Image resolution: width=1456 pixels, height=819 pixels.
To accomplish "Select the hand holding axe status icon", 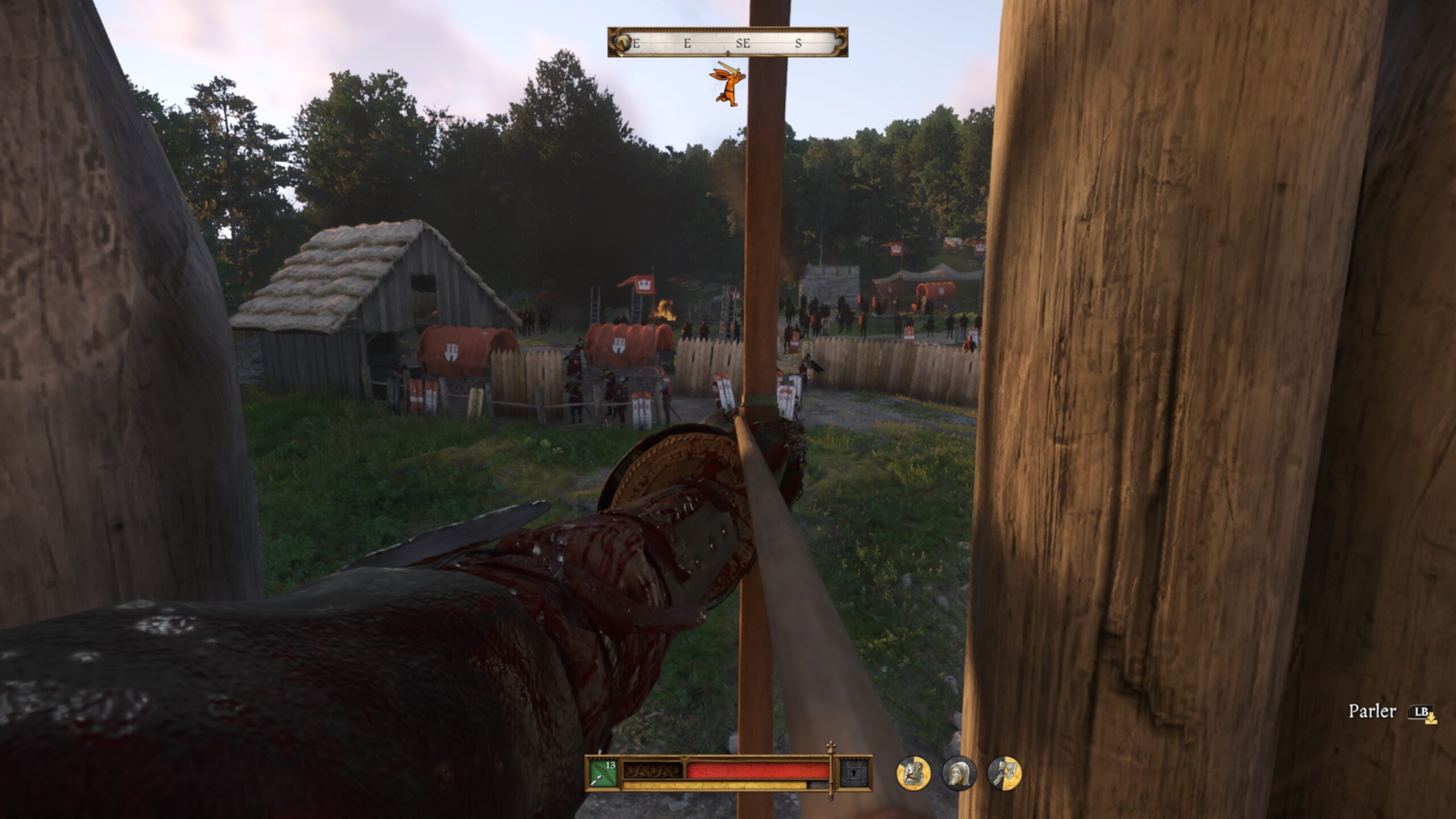I will 1004,773.
